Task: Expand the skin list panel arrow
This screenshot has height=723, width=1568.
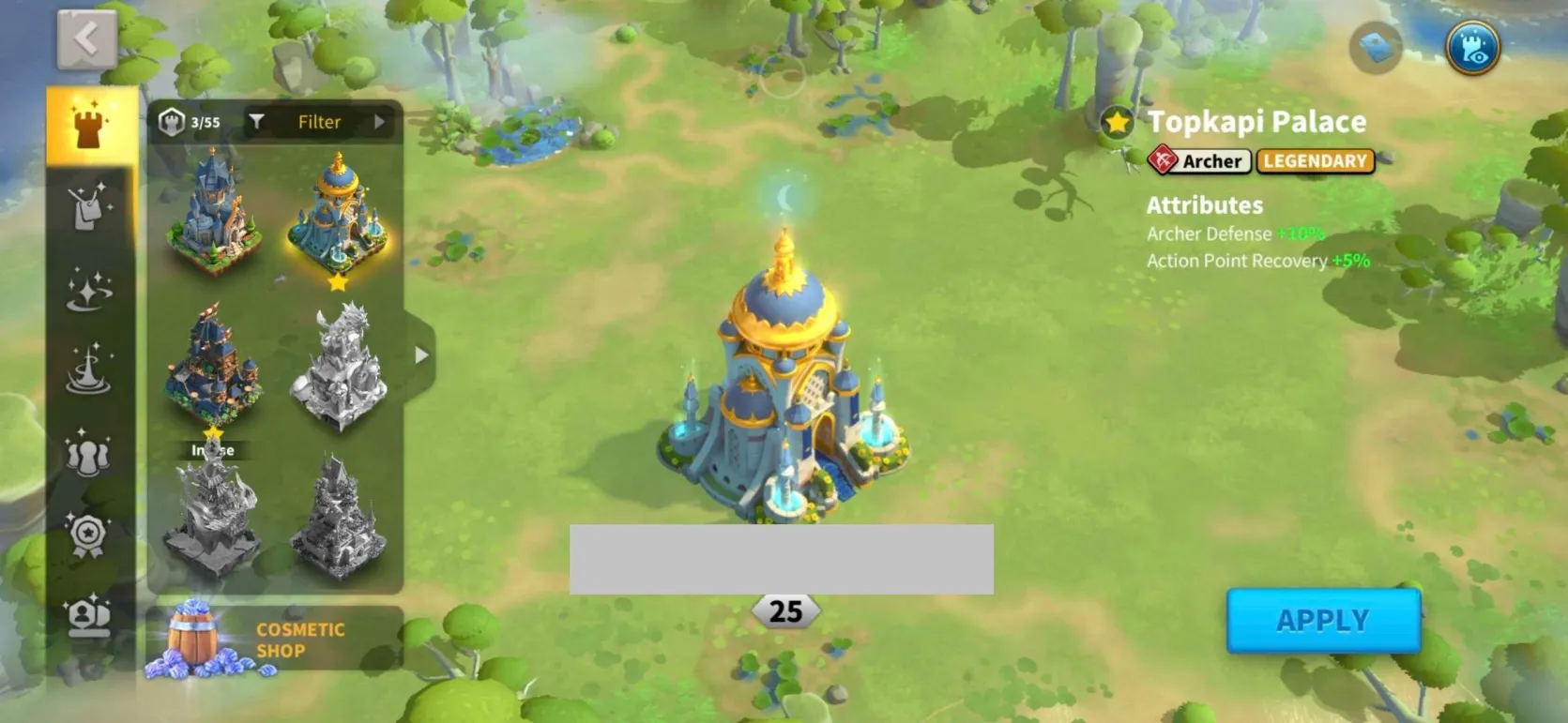Action: click(421, 355)
